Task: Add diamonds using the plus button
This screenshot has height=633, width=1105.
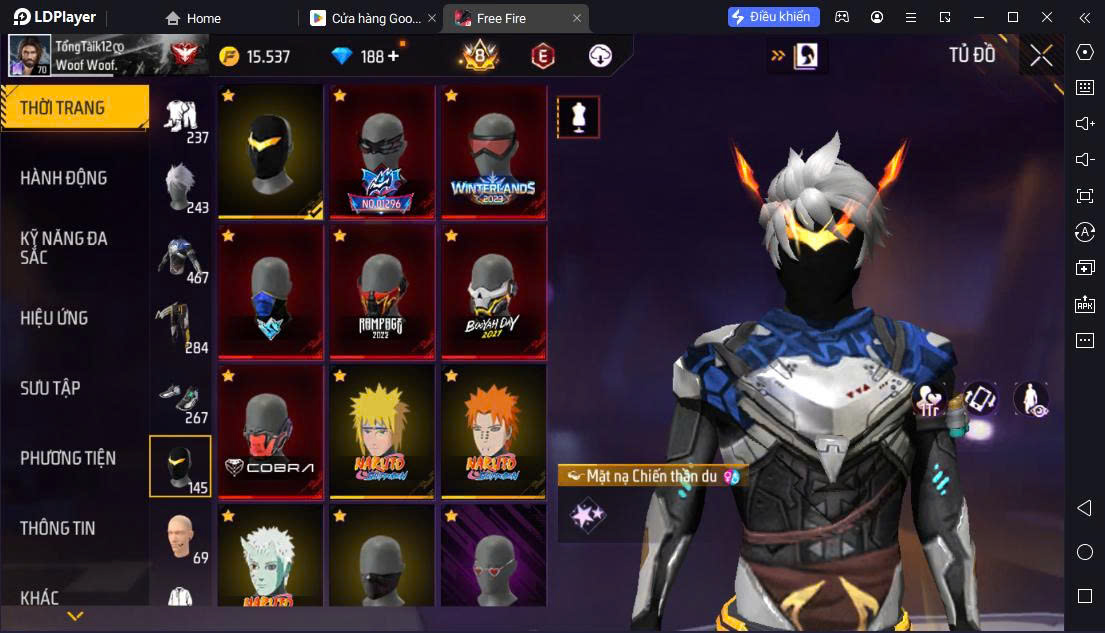Action: tap(393, 56)
